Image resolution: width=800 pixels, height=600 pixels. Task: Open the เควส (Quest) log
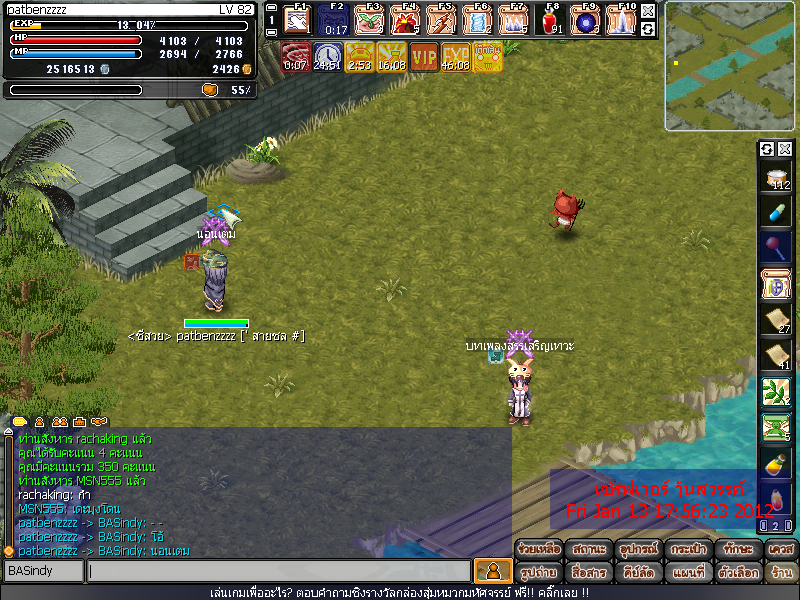(782, 549)
